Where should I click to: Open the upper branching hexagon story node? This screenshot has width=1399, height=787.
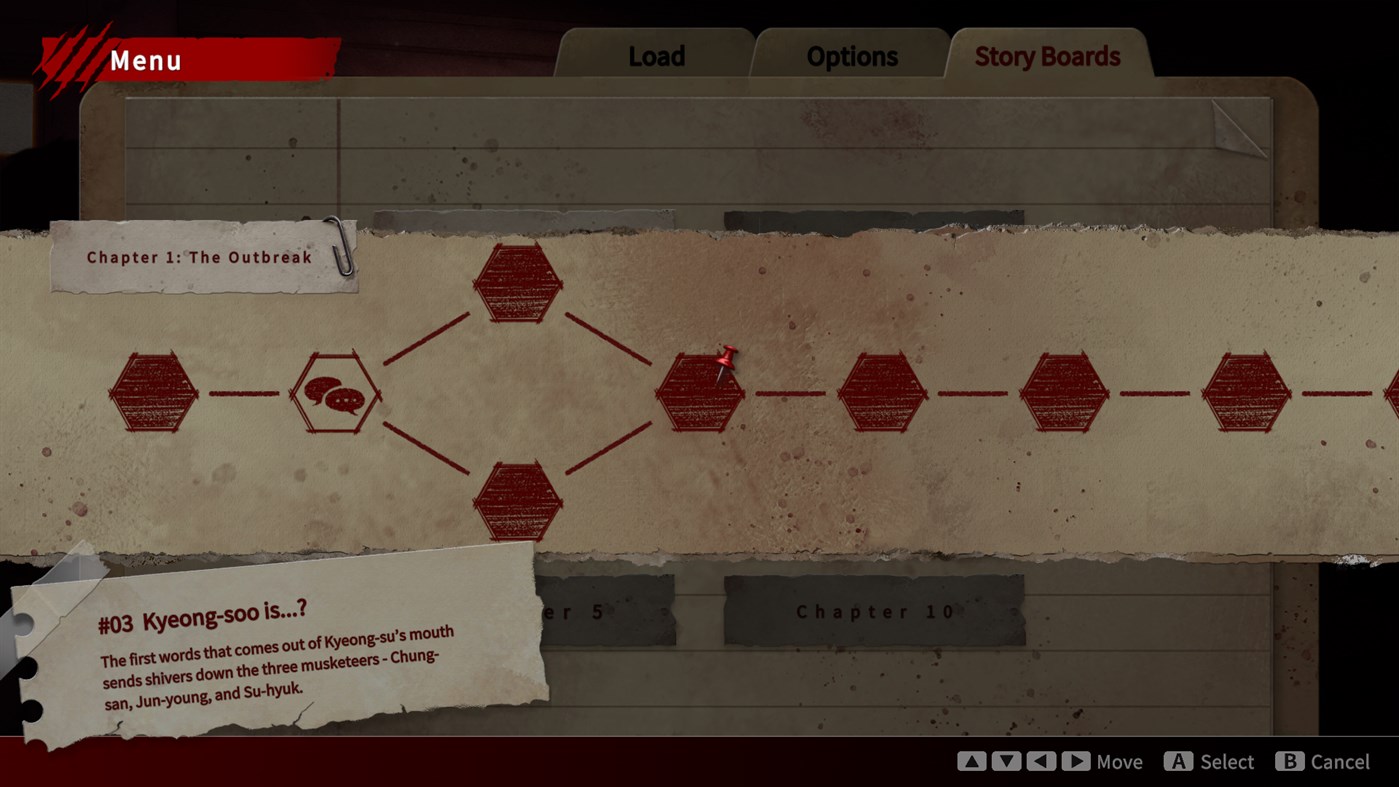(518, 283)
